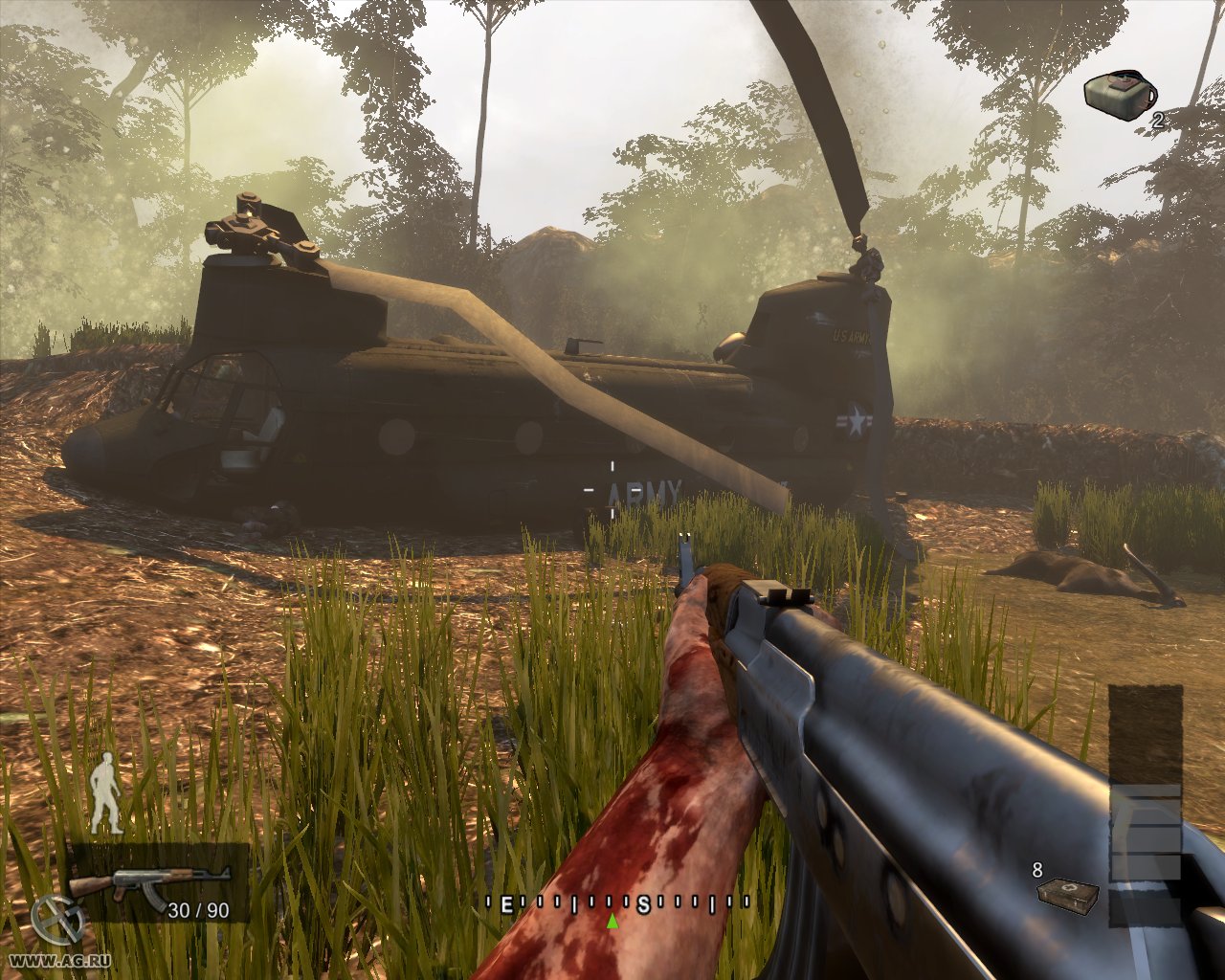
Task: Select the AK-47 weapon icon
Action: 149,884
